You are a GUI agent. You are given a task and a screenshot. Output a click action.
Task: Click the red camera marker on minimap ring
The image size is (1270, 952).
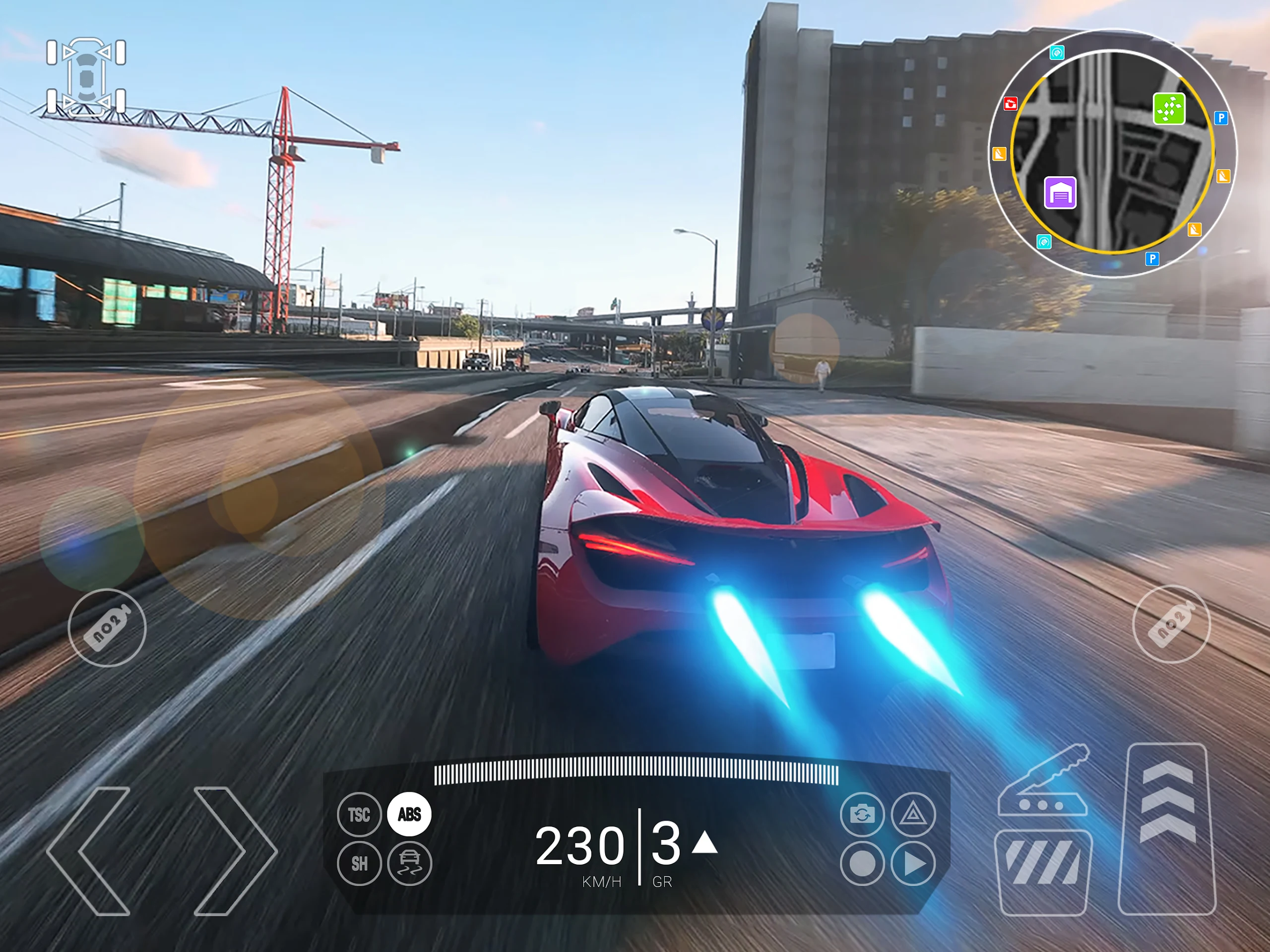pos(1010,104)
